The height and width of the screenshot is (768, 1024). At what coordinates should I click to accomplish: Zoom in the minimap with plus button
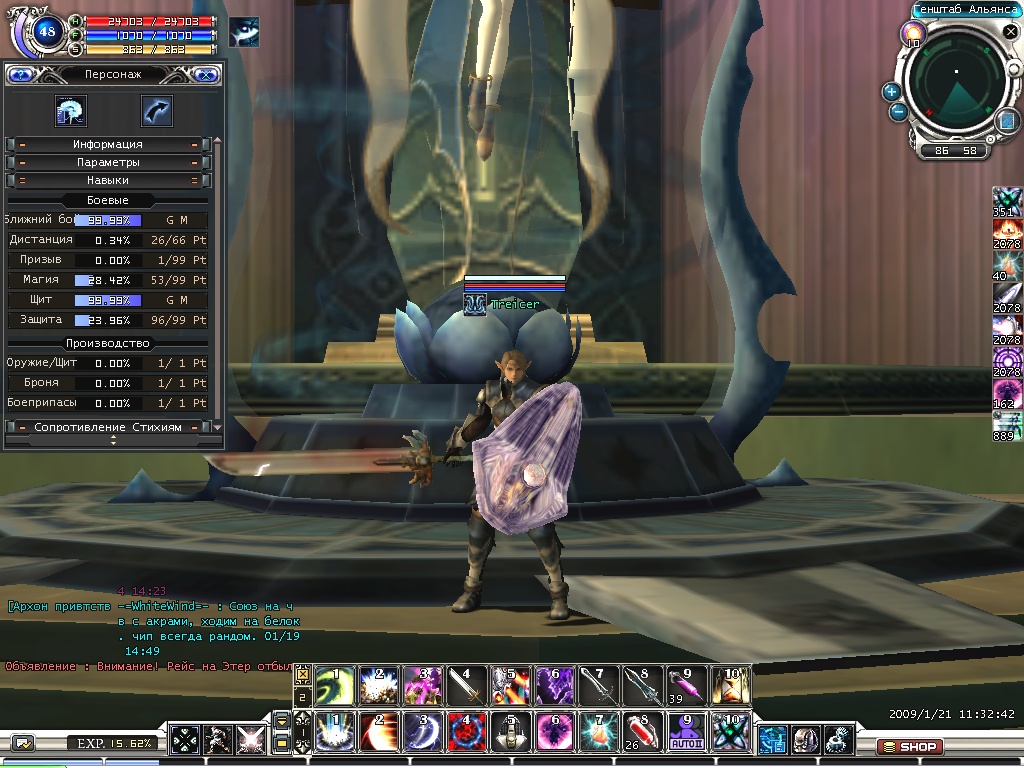tap(891, 92)
